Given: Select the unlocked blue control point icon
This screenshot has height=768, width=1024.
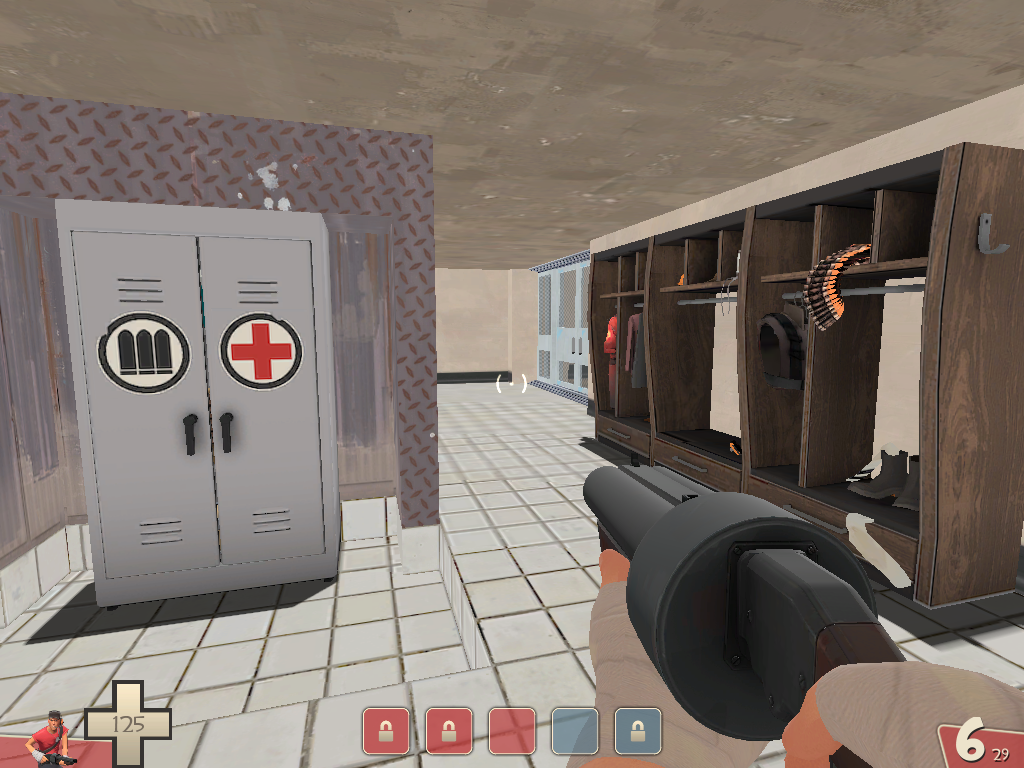Looking at the screenshot, I should [574, 731].
